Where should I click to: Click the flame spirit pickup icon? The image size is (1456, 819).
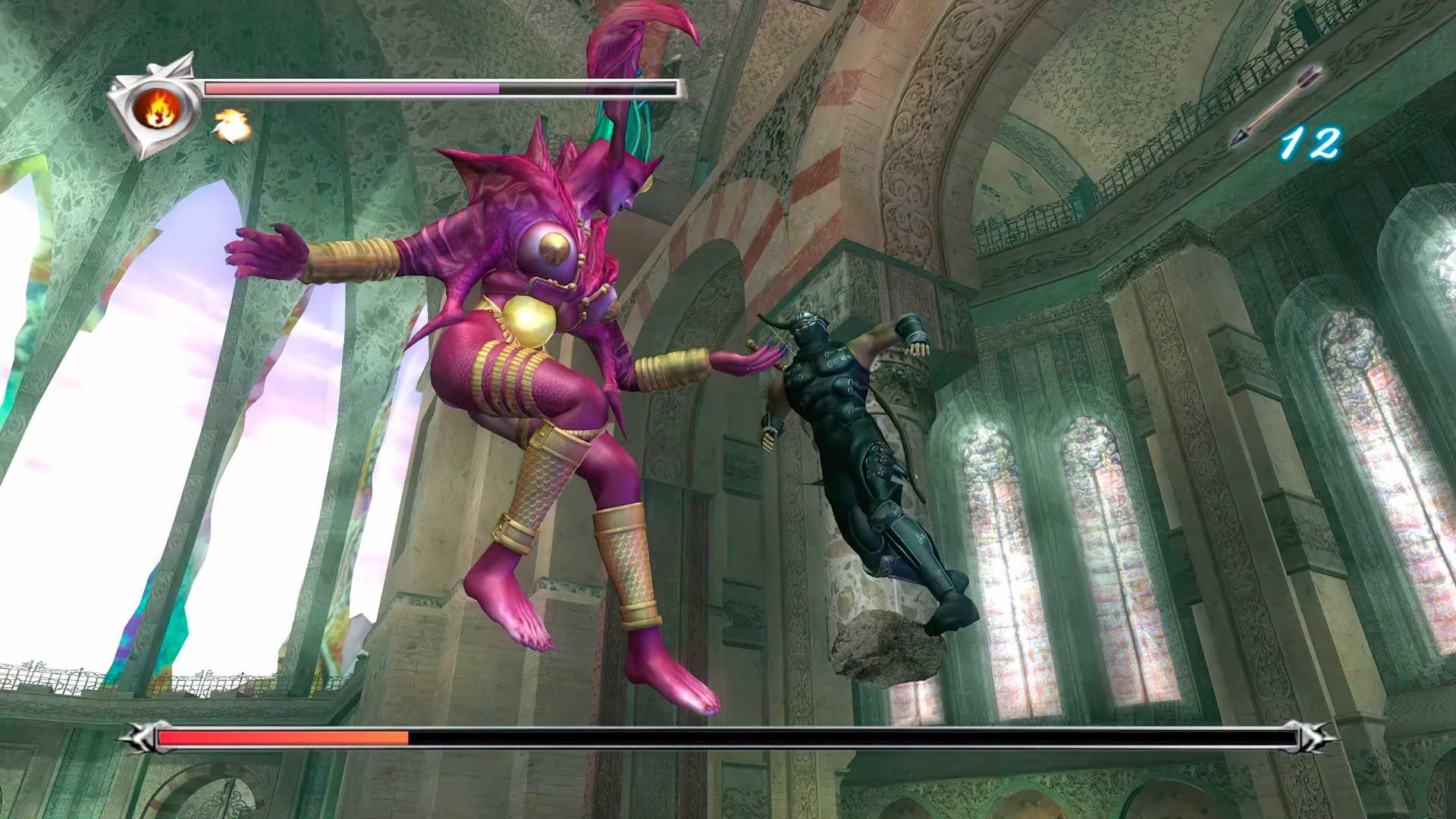point(230,126)
